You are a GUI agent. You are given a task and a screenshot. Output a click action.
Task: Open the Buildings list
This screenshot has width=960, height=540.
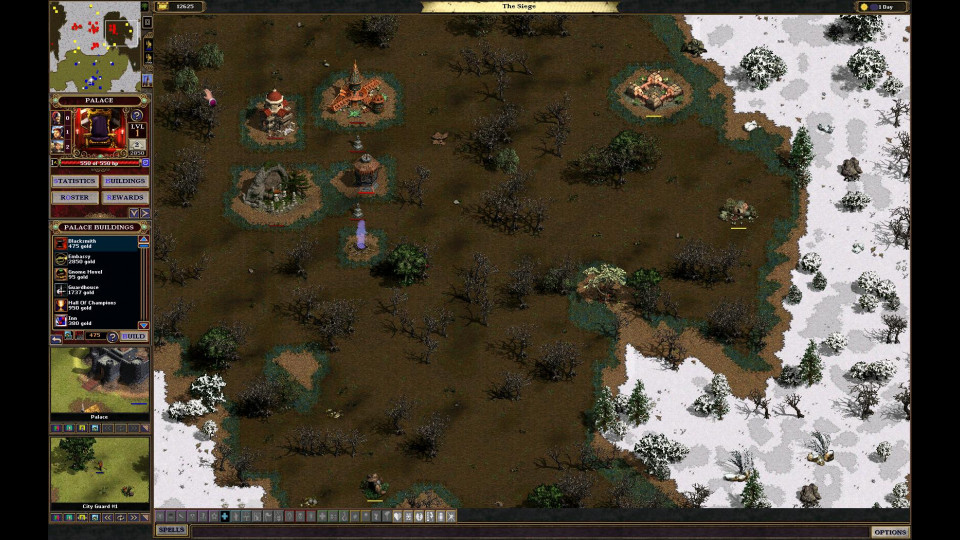[126, 181]
